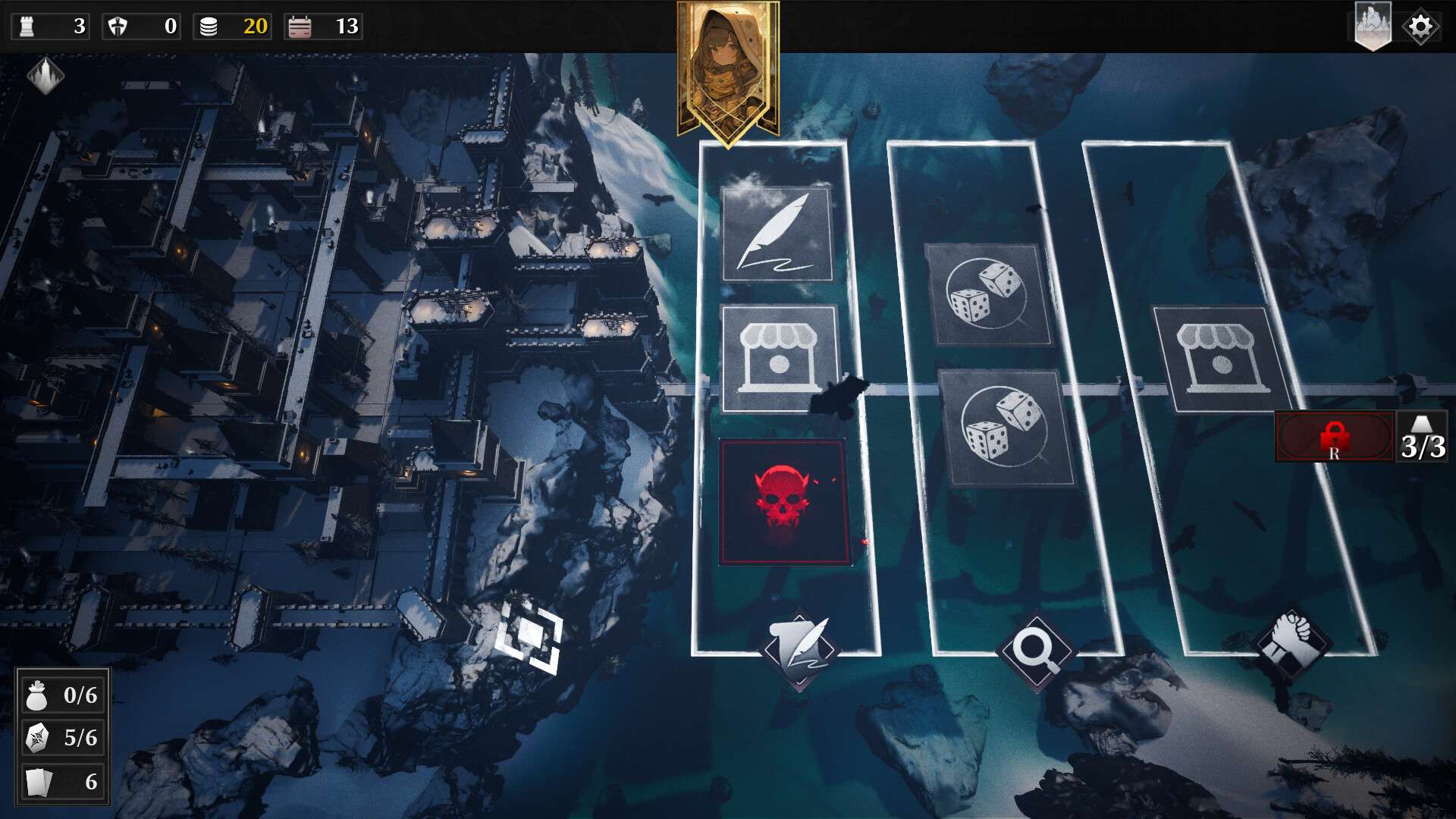
Task: Activate the quill scroll lane icon
Action: click(x=799, y=648)
